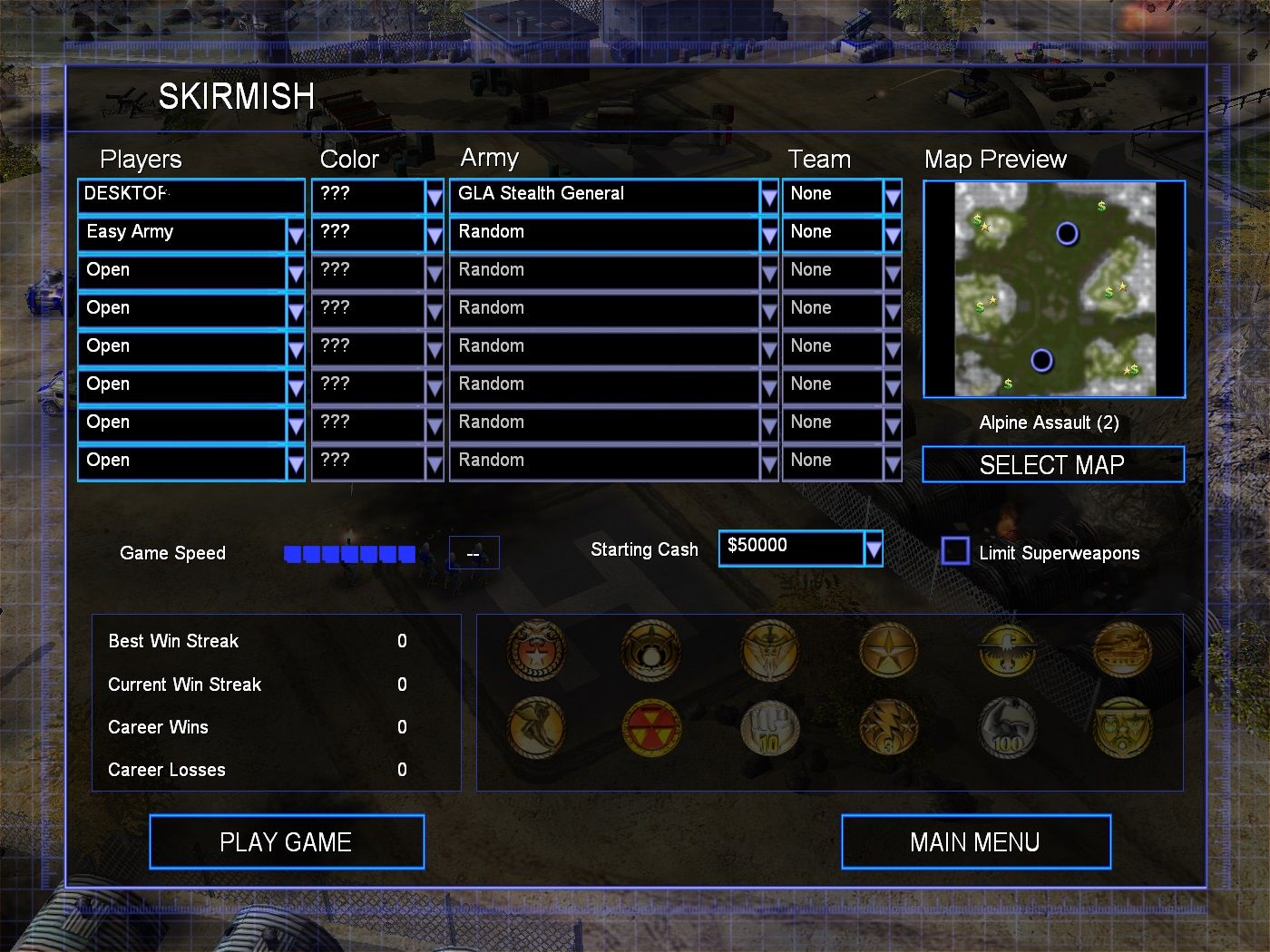
Task: Adjust the Game Speed slider
Action: (349, 553)
